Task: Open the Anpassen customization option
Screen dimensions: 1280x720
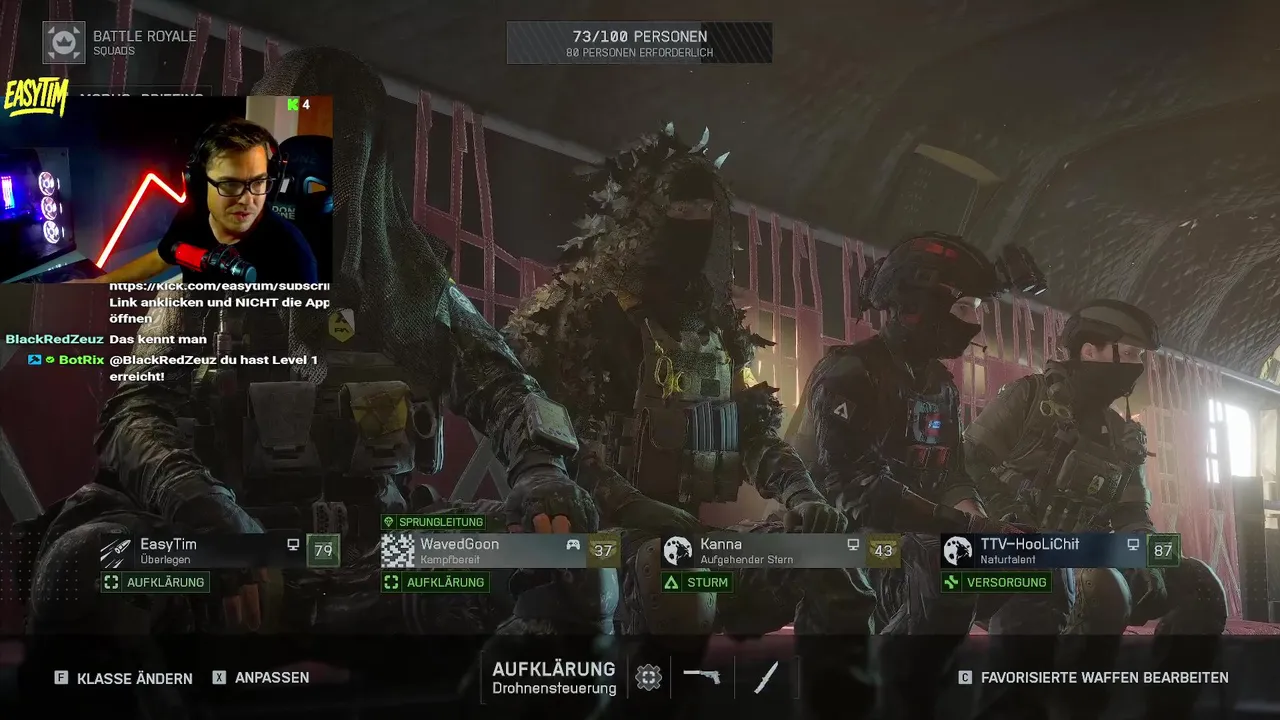Action: [261, 677]
